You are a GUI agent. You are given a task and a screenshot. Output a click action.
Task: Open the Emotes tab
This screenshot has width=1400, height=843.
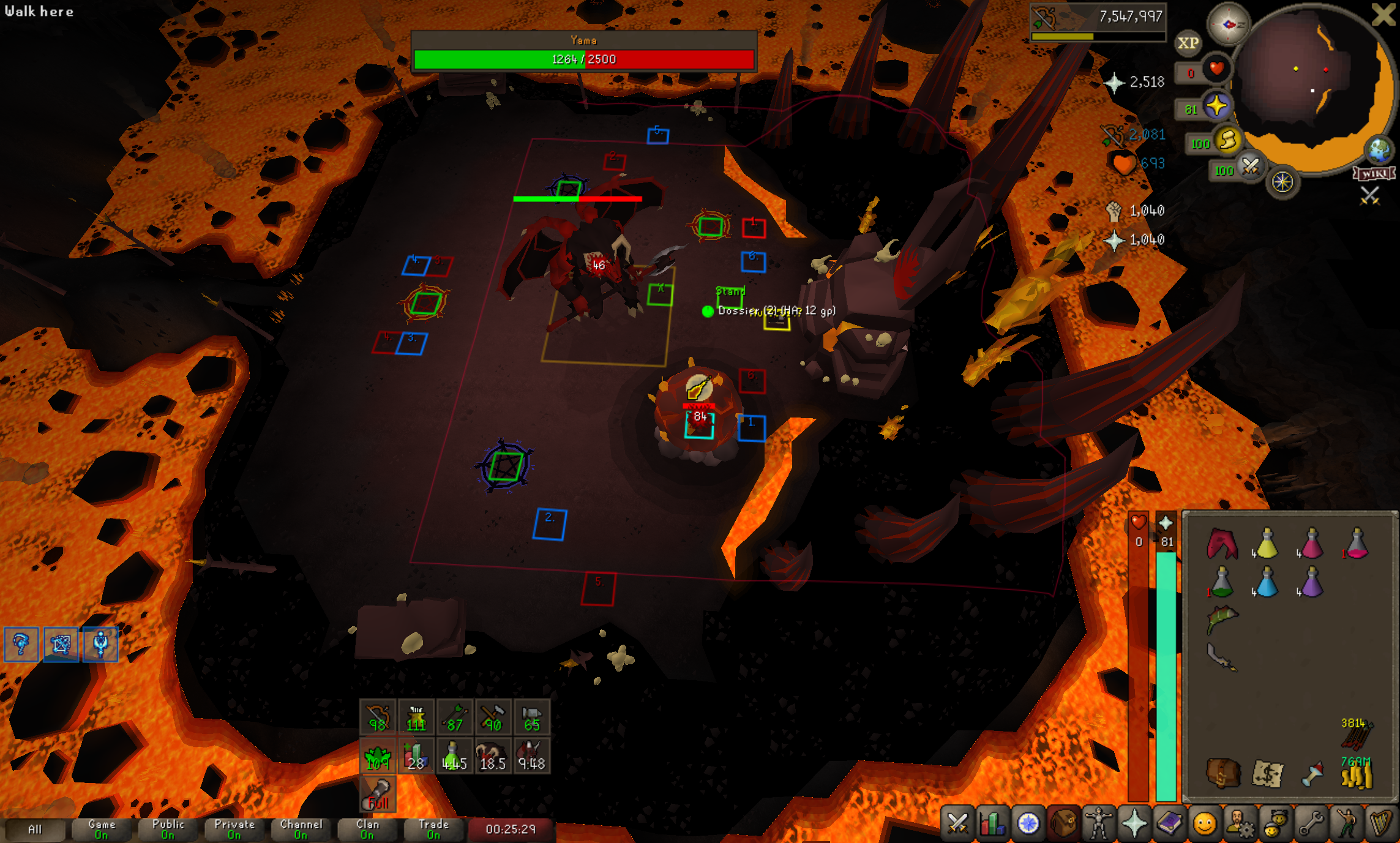tap(1345, 823)
